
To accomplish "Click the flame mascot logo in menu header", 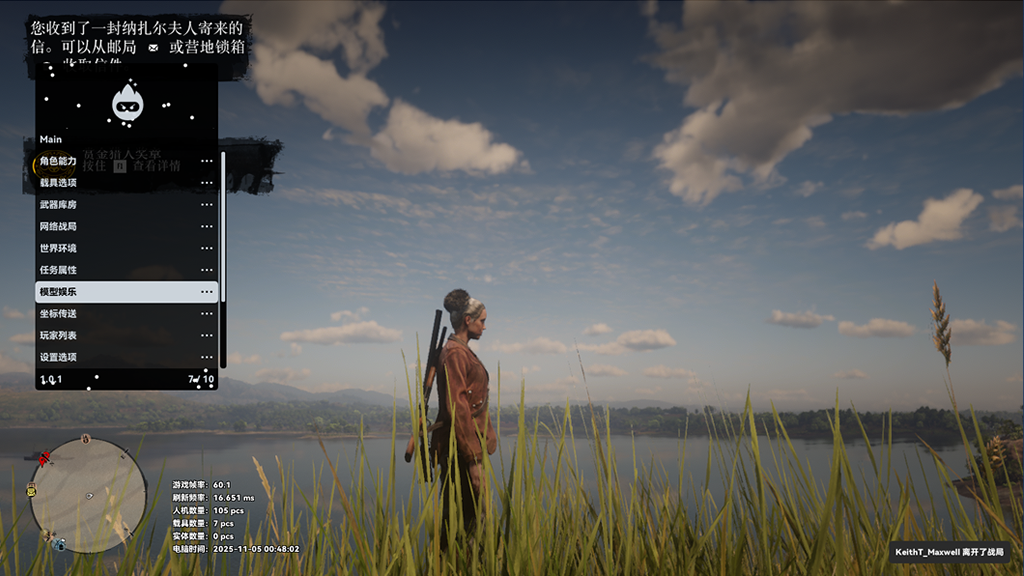I will pyautogui.click(x=127, y=103).
